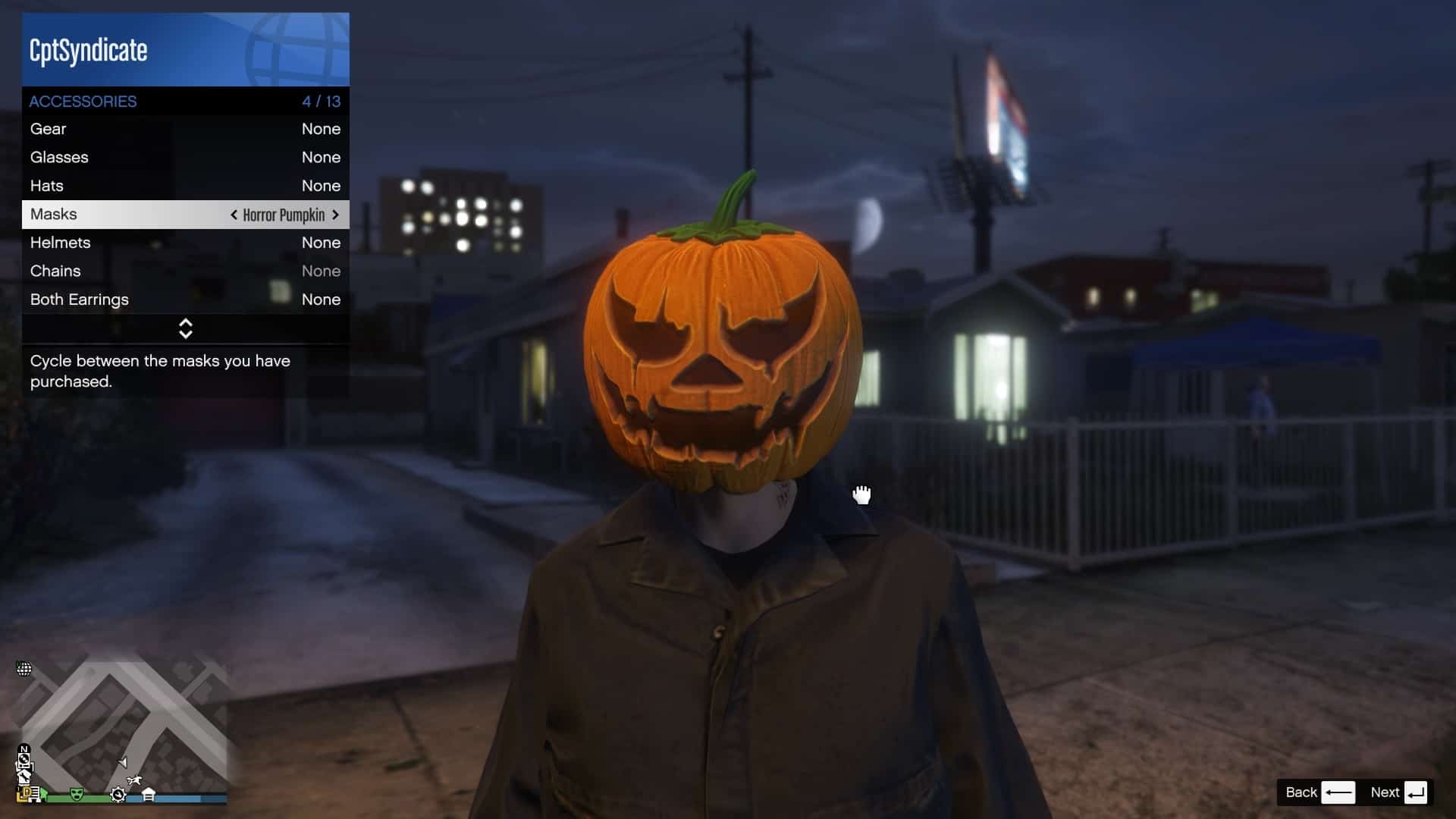1456x819 pixels.
Task: Expand the up-down scroll chevron below the list
Action: coord(185,328)
